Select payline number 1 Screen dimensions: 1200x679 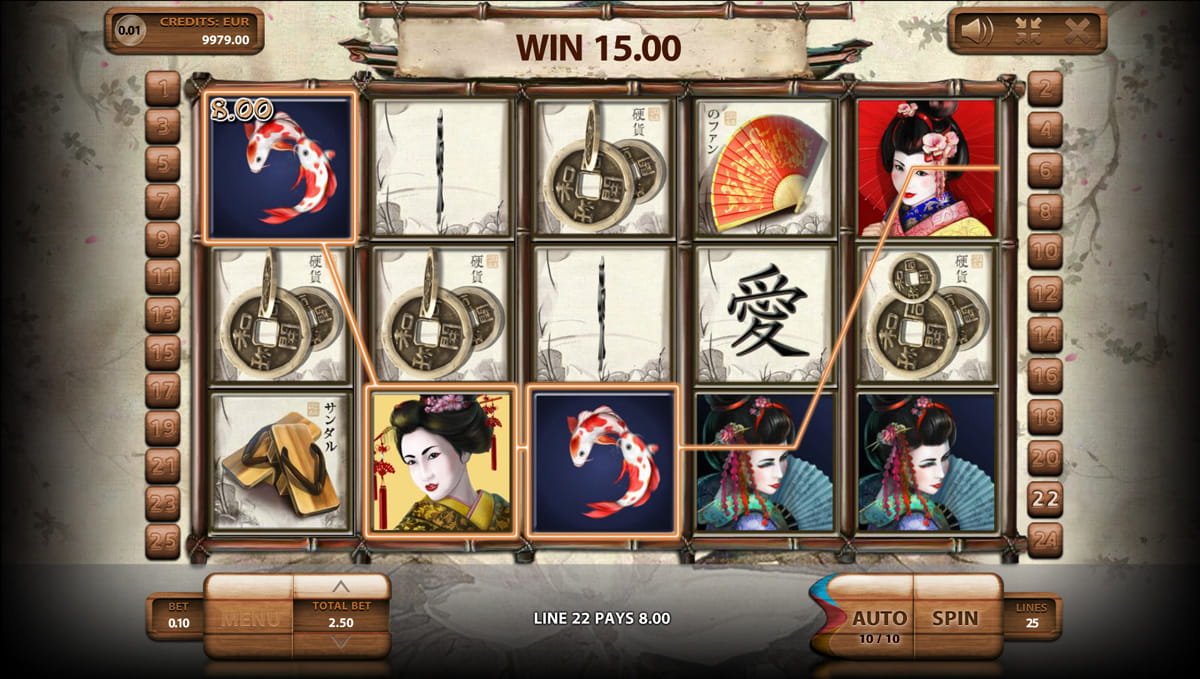point(162,88)
